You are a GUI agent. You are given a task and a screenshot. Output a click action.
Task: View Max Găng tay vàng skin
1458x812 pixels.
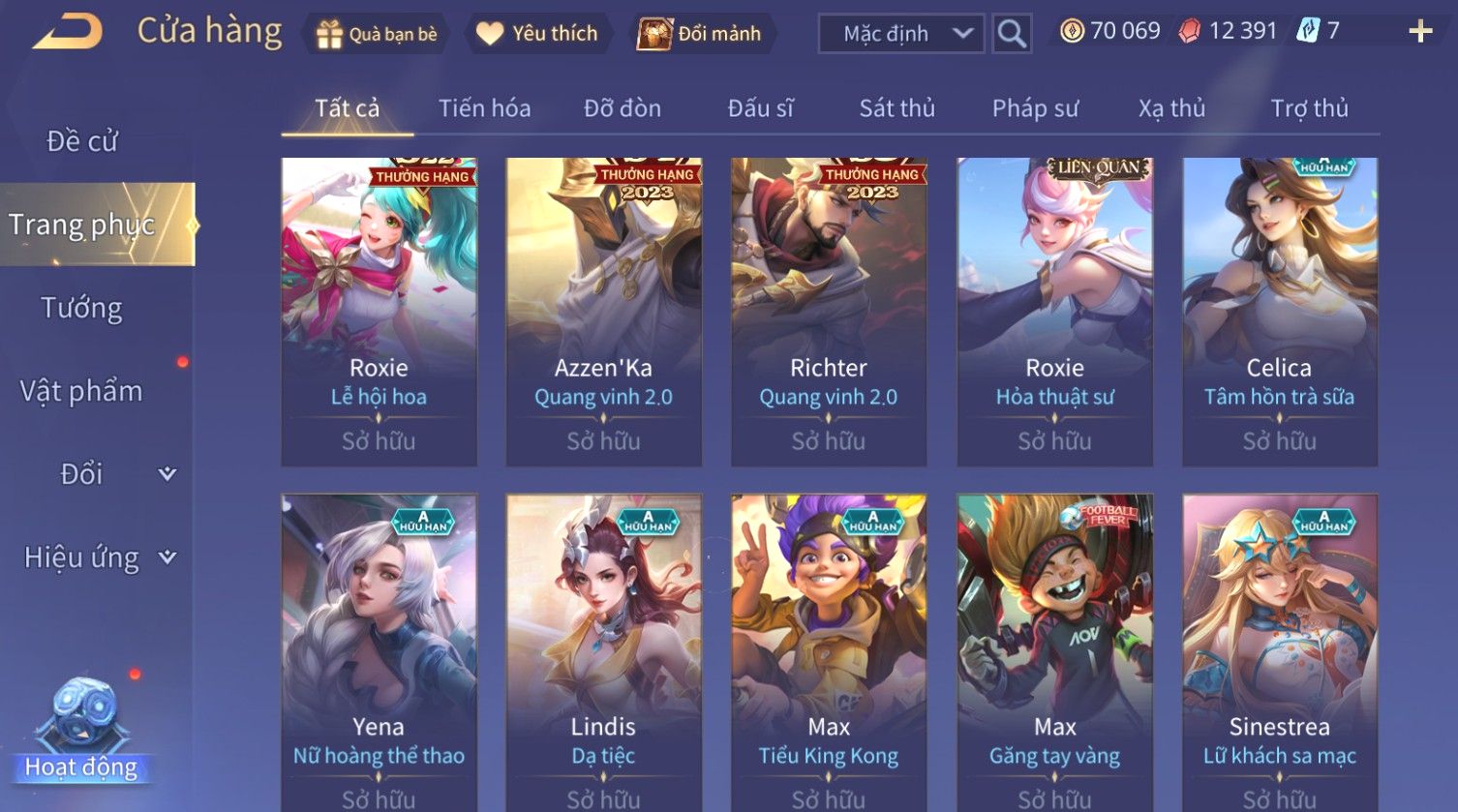[1054, 650]
